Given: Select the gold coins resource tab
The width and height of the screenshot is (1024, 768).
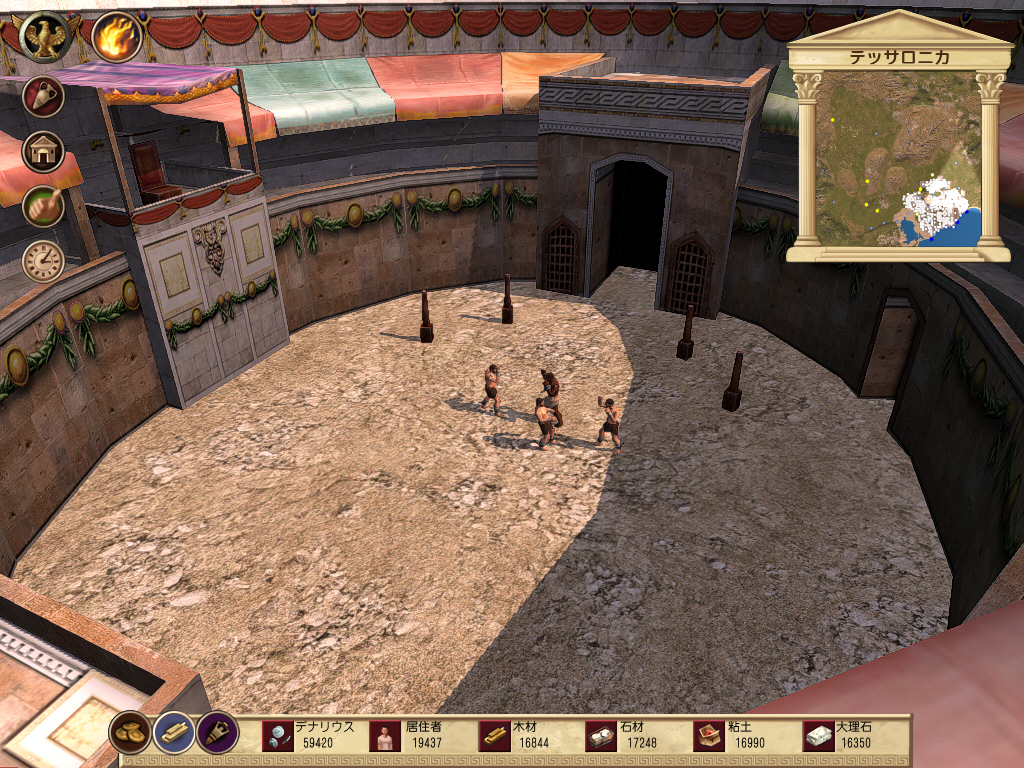Looking at the screenshot, I should tap(130, 733).
